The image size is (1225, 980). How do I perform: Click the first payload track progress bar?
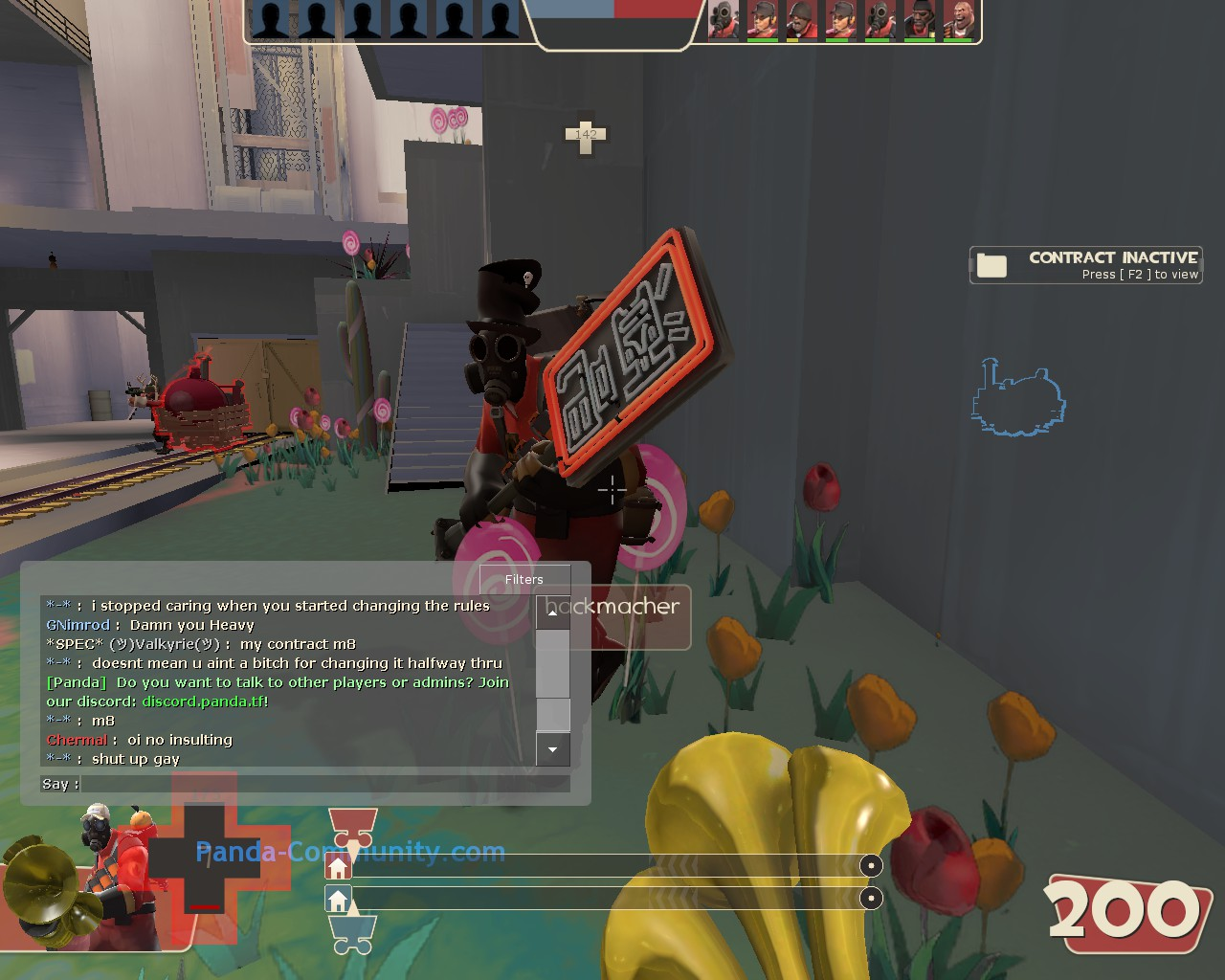pyautogui.click(x=612, y=867)
